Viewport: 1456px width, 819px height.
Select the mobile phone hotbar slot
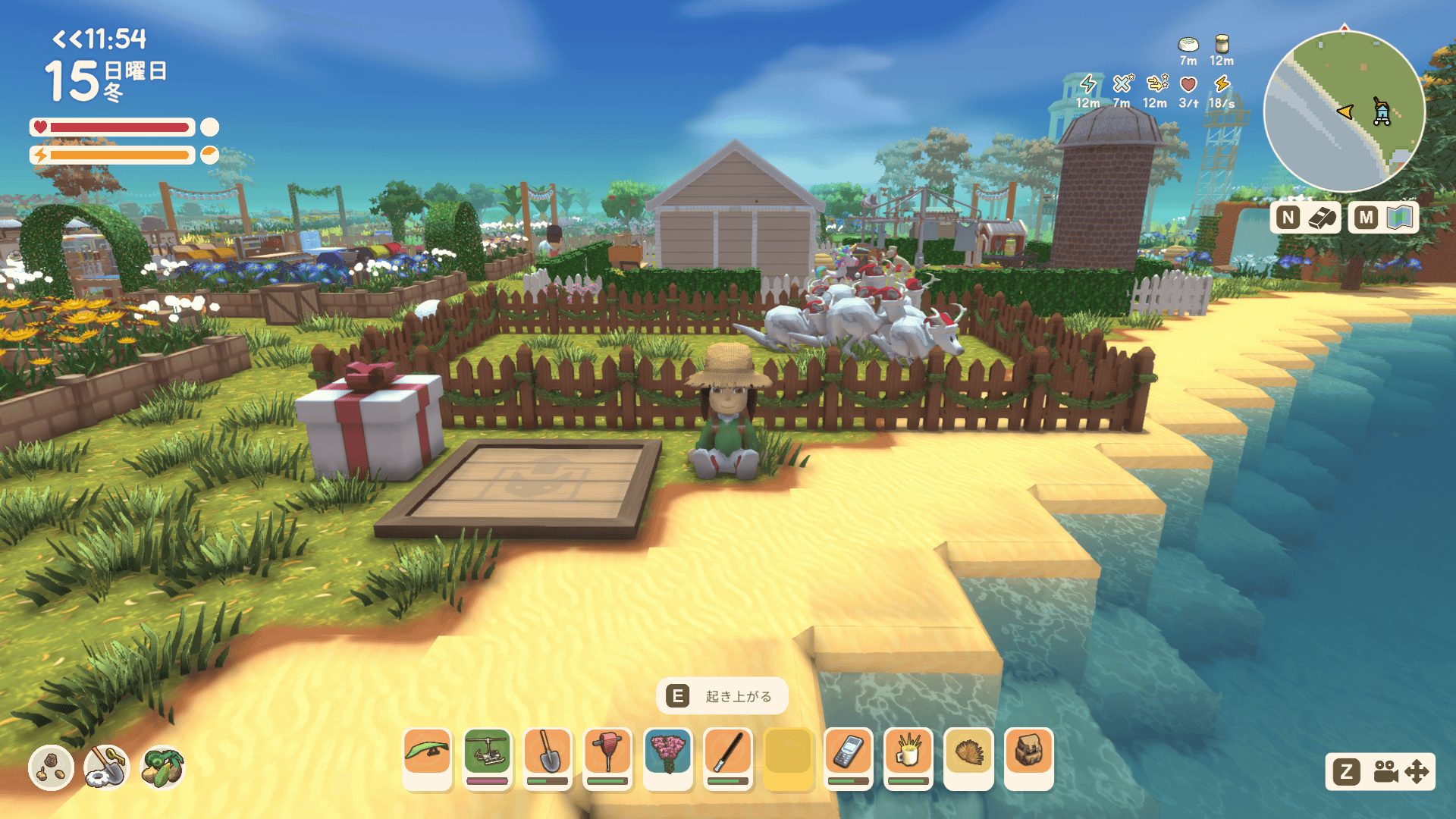(x=848, y=758)
